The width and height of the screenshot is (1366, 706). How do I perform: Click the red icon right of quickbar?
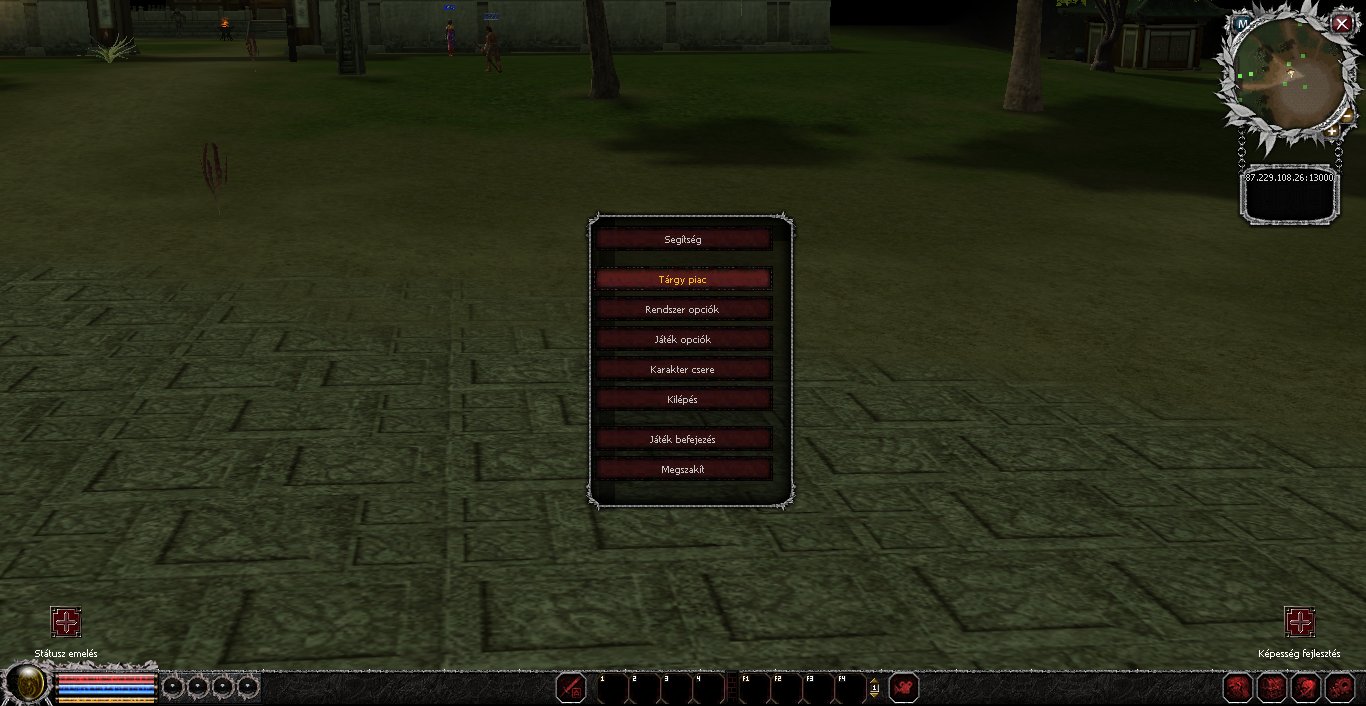[904, 688]
